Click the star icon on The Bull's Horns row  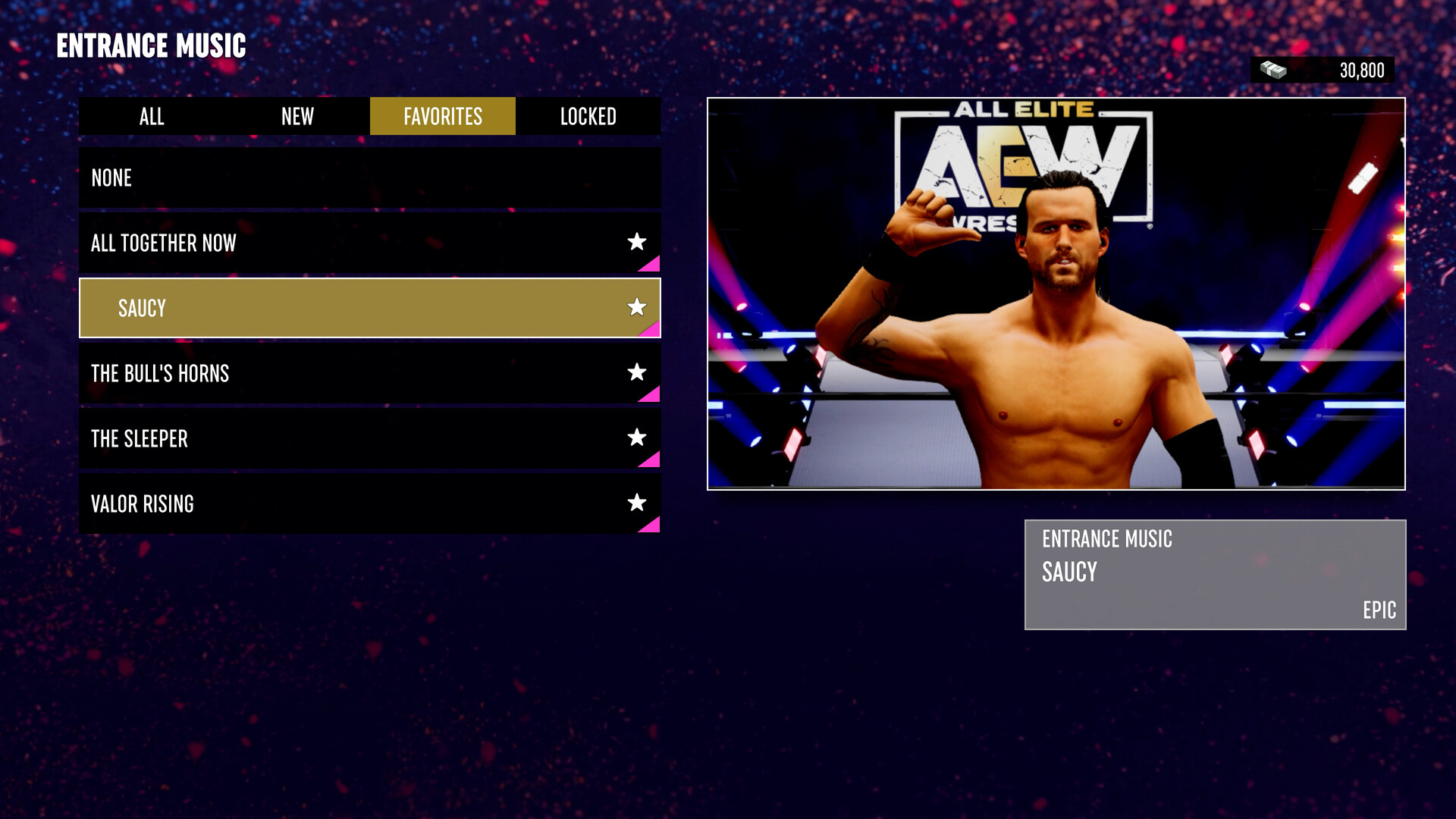(x=638, y=372)
